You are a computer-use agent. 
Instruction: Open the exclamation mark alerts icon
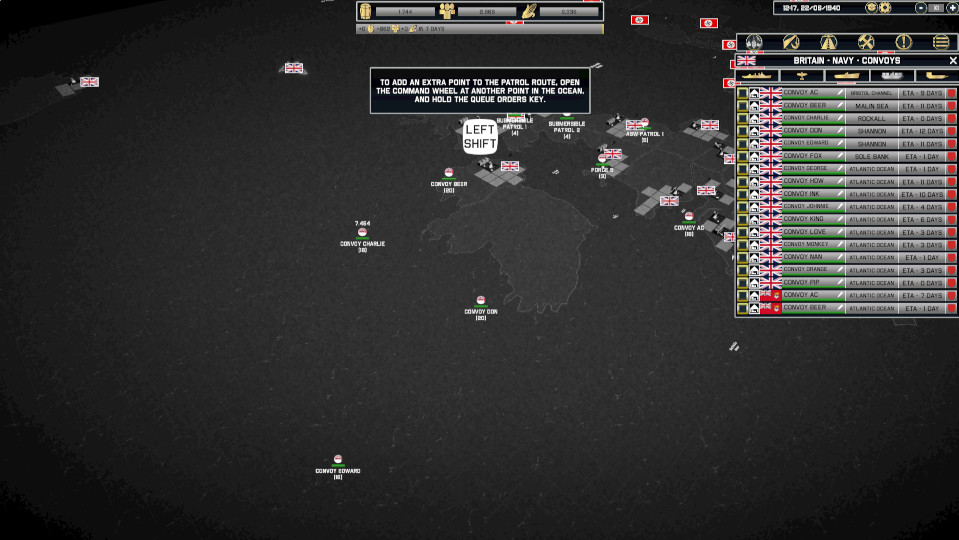[903, 42]
